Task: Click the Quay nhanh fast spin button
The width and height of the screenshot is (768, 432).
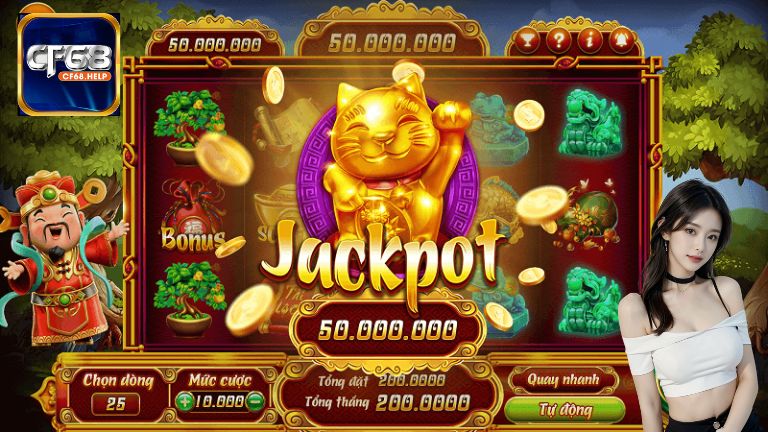Action: 564,379
